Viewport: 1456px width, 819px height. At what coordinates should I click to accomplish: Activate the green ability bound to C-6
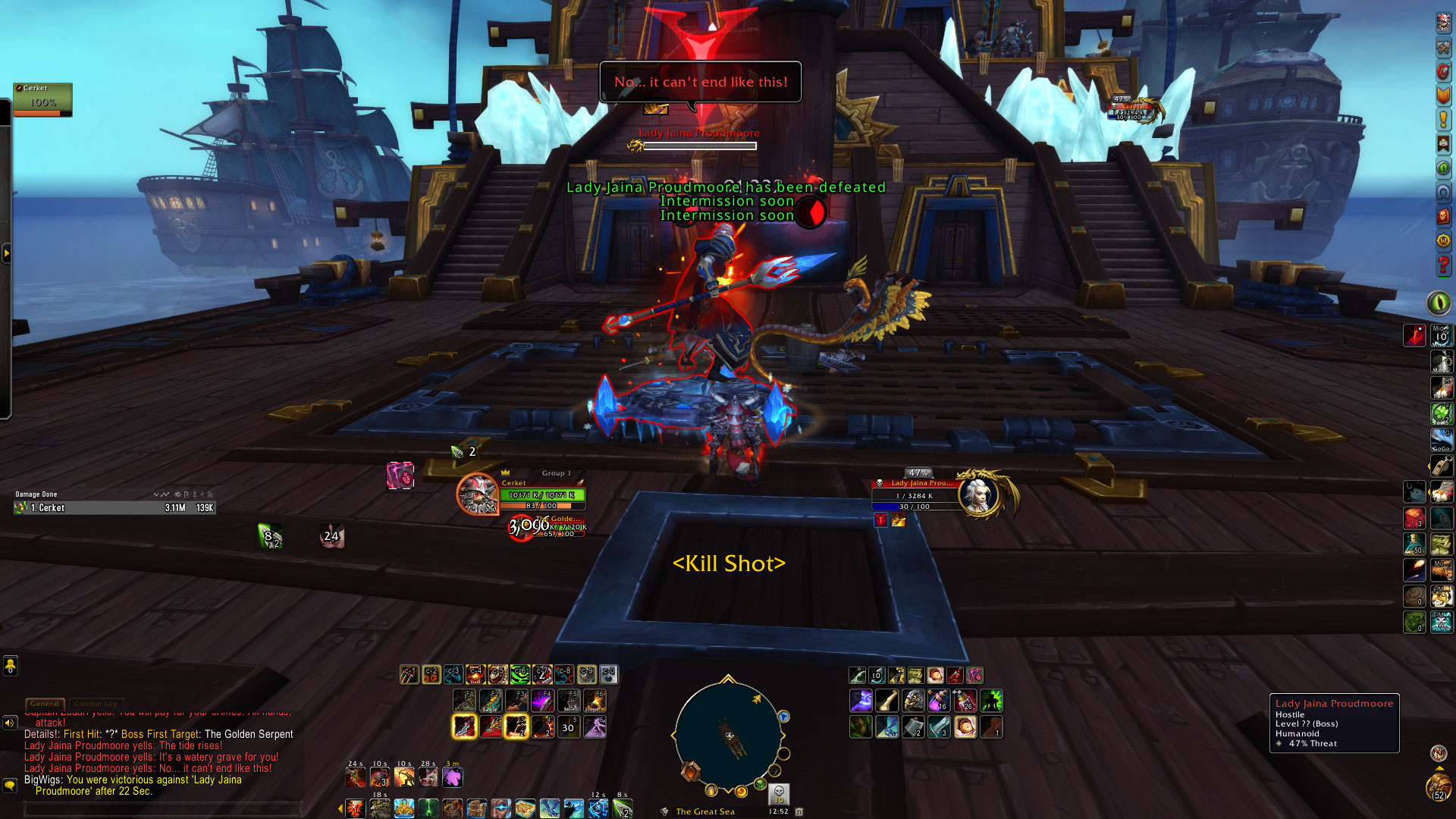click(519, 674)
